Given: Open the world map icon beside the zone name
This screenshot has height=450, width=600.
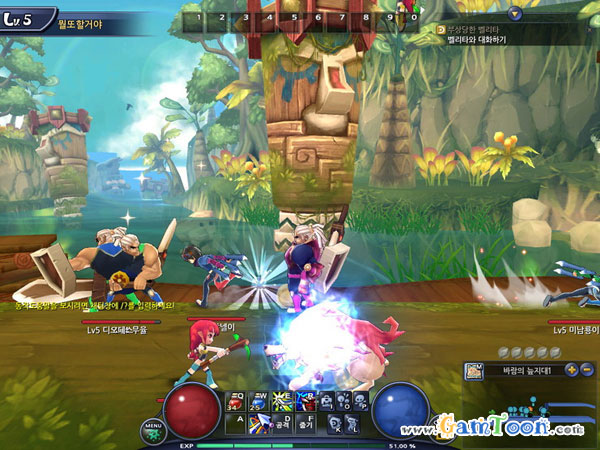Looking at the screenshot, I should [474, 371].
